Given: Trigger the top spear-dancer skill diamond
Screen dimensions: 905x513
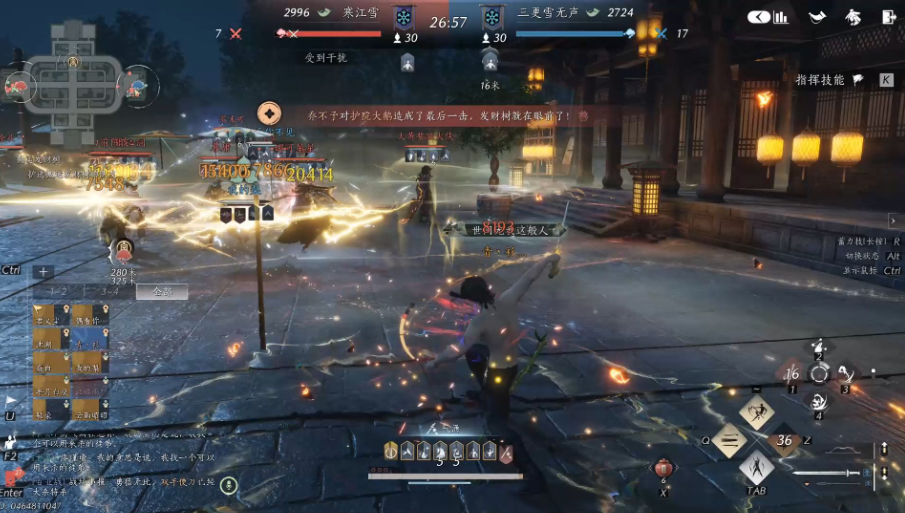Looking at the screenshot, I should [757, 411].
